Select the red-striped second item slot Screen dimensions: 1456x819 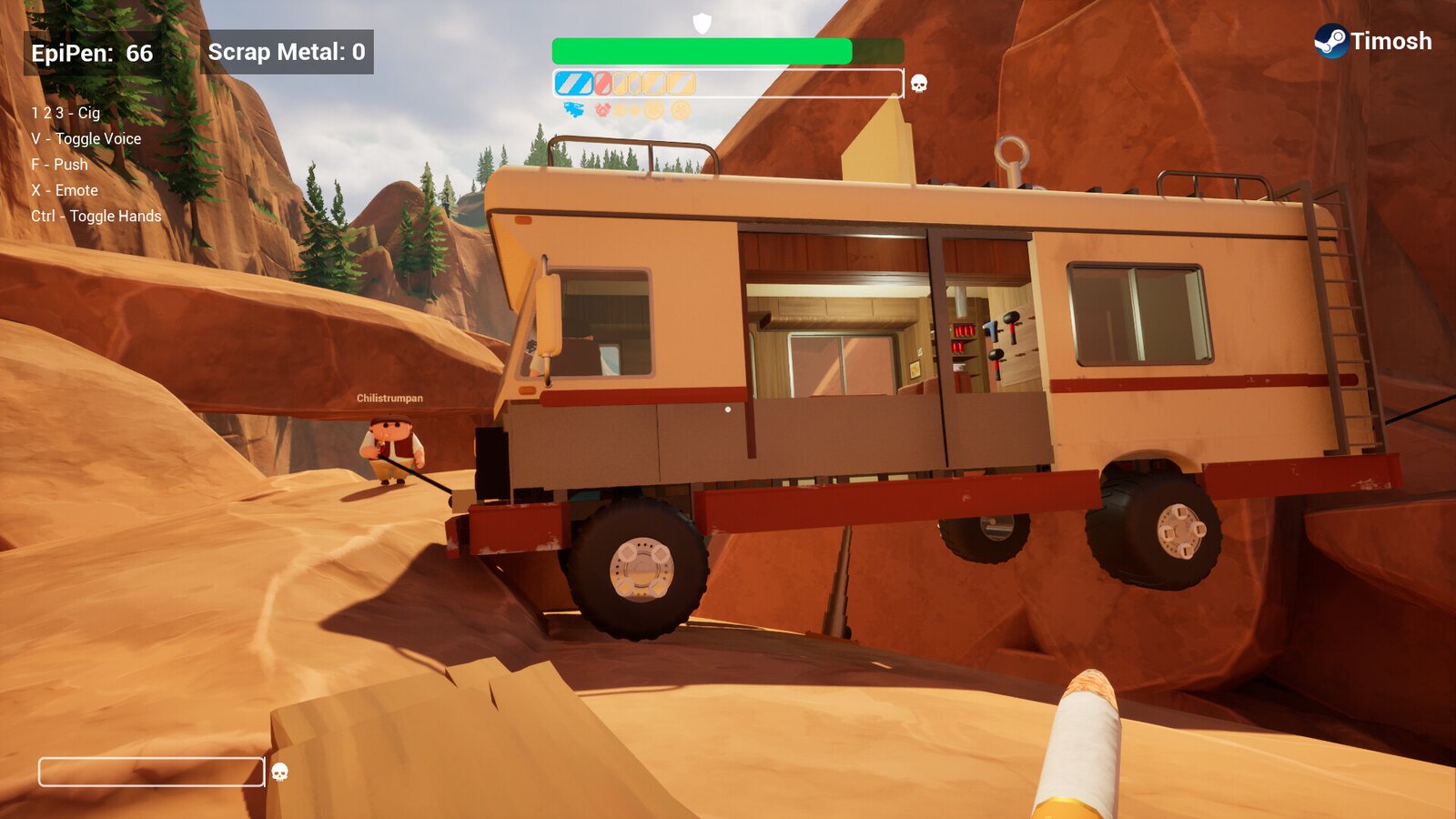click(602, 84)
